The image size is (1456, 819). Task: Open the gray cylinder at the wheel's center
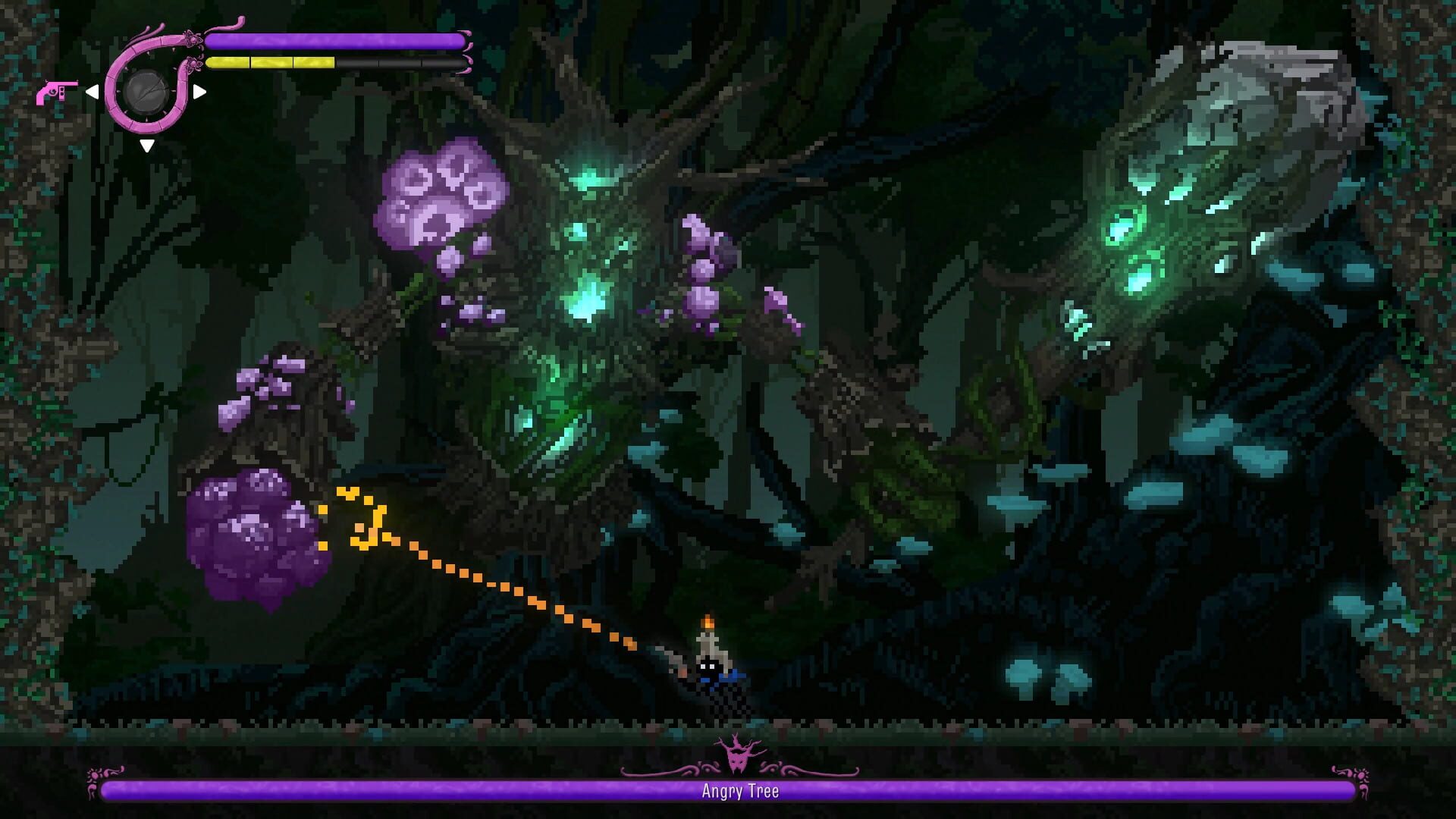(x=146, y=91)
